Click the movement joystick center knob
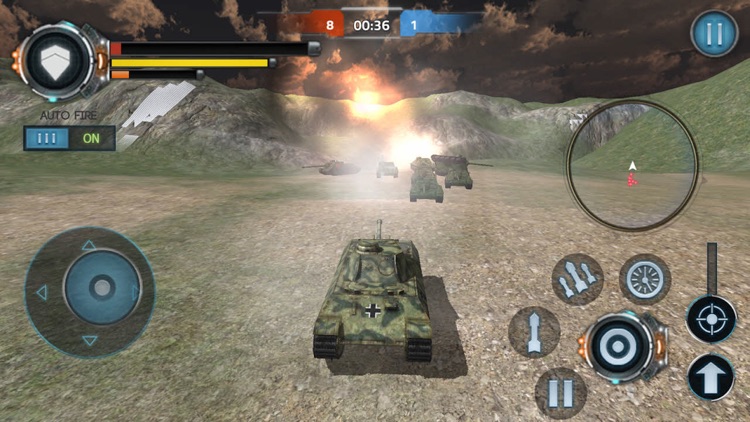Image resolution: width=750 pixels, height=422 pixels. coord(100,290)
